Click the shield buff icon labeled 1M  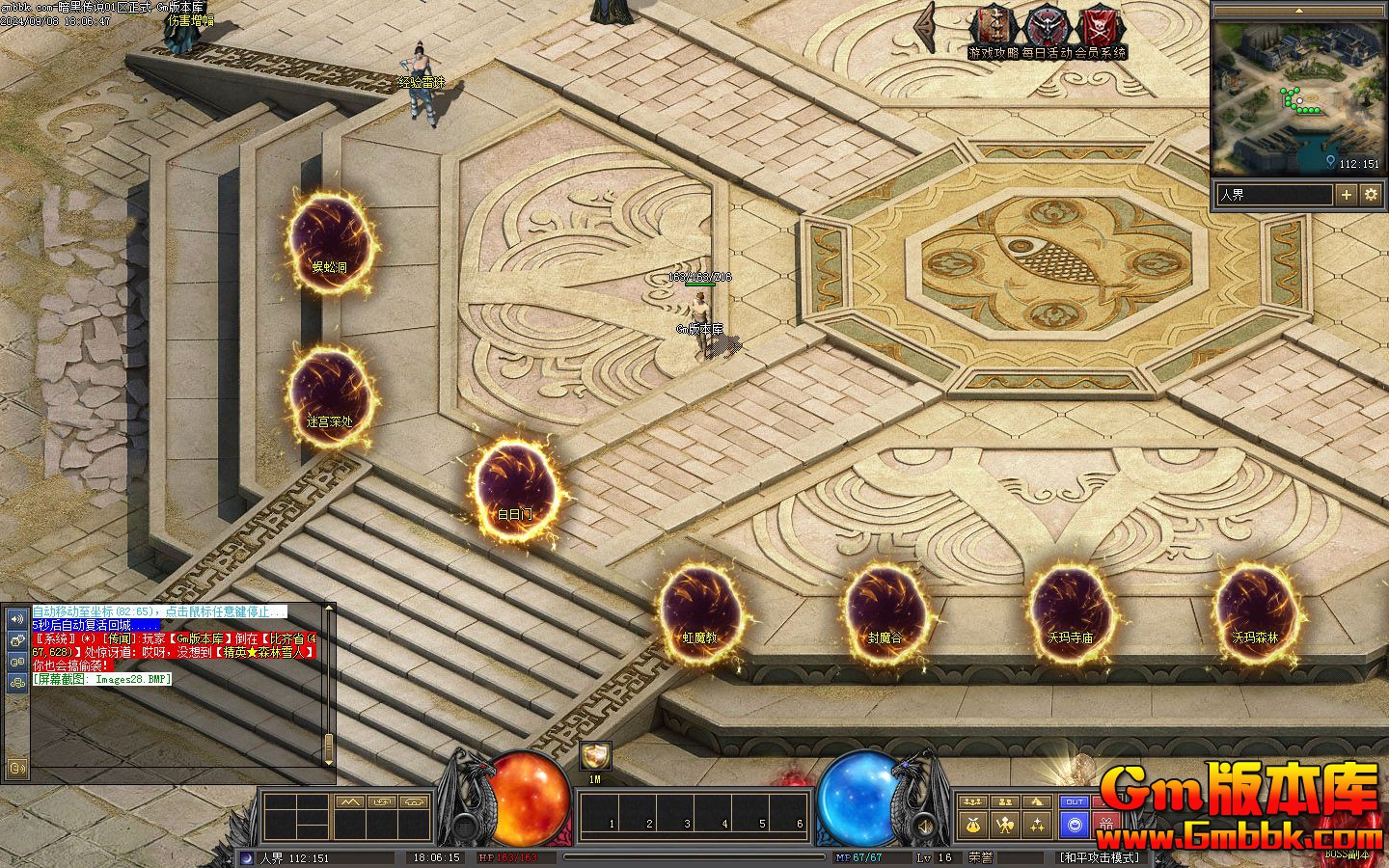(x=595, y=756)
